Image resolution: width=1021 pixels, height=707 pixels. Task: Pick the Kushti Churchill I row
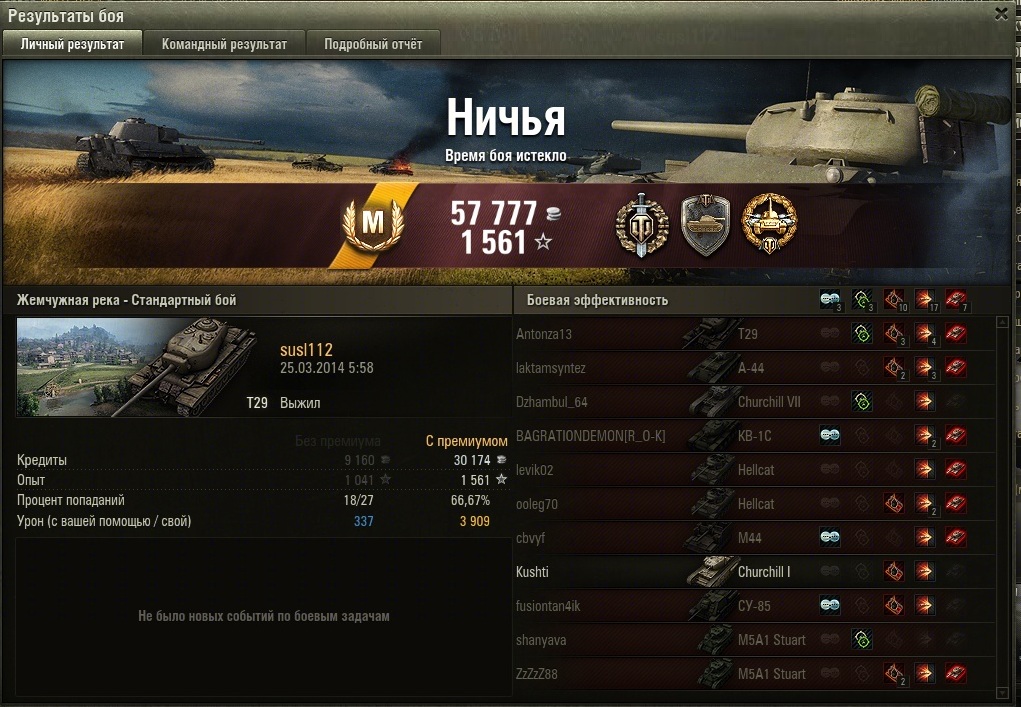[650, 572]
